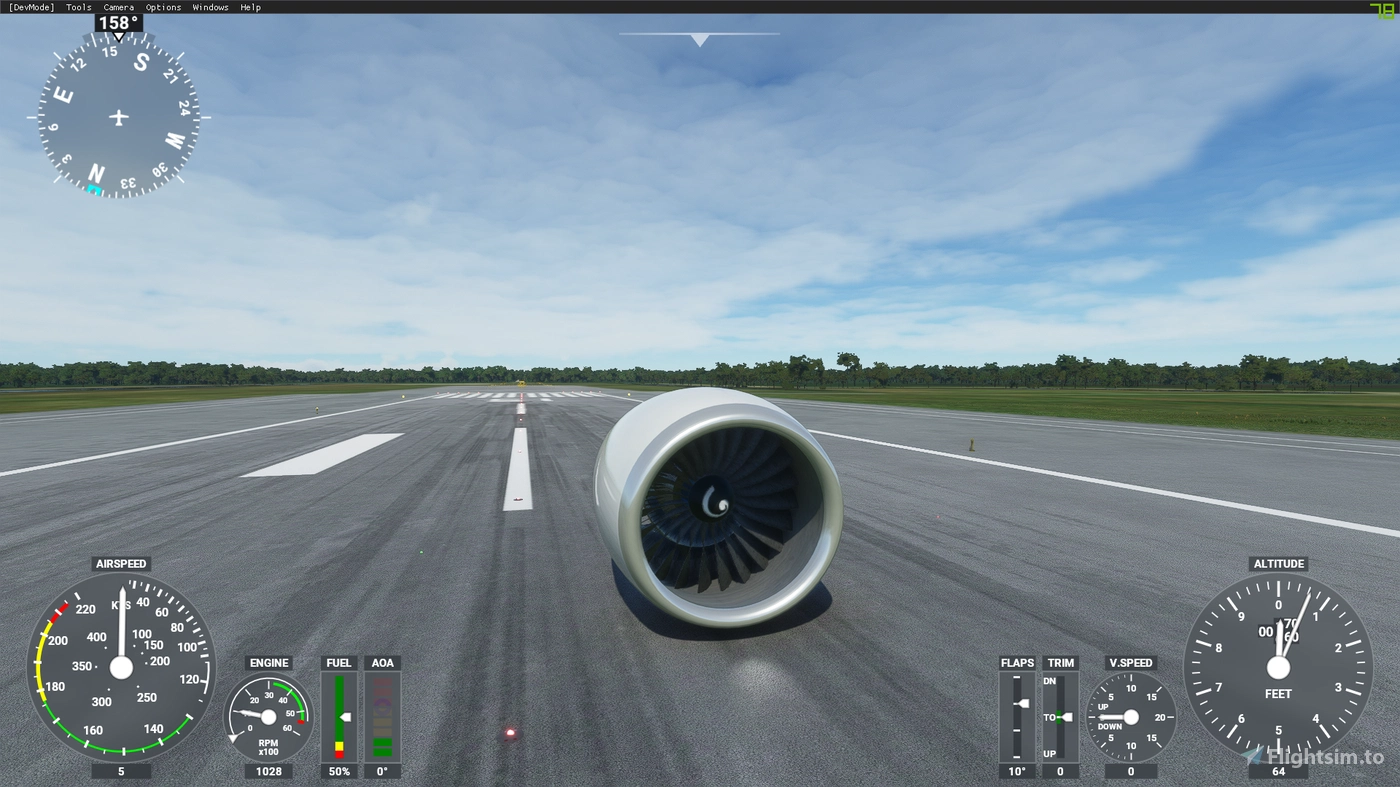Click the AIRSPEED indicator gauge
Screen dimensions: 1400x787
point(121,670)
